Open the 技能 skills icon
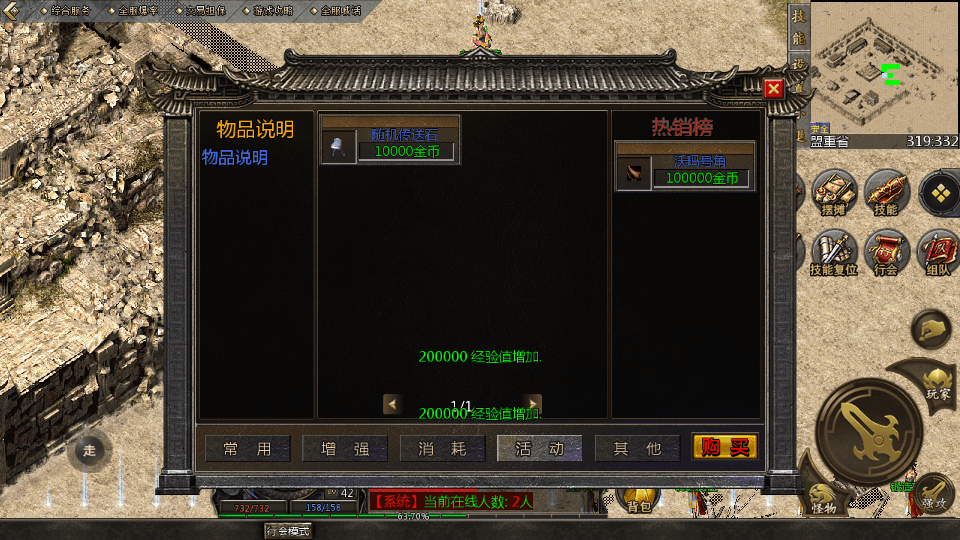 885,190
